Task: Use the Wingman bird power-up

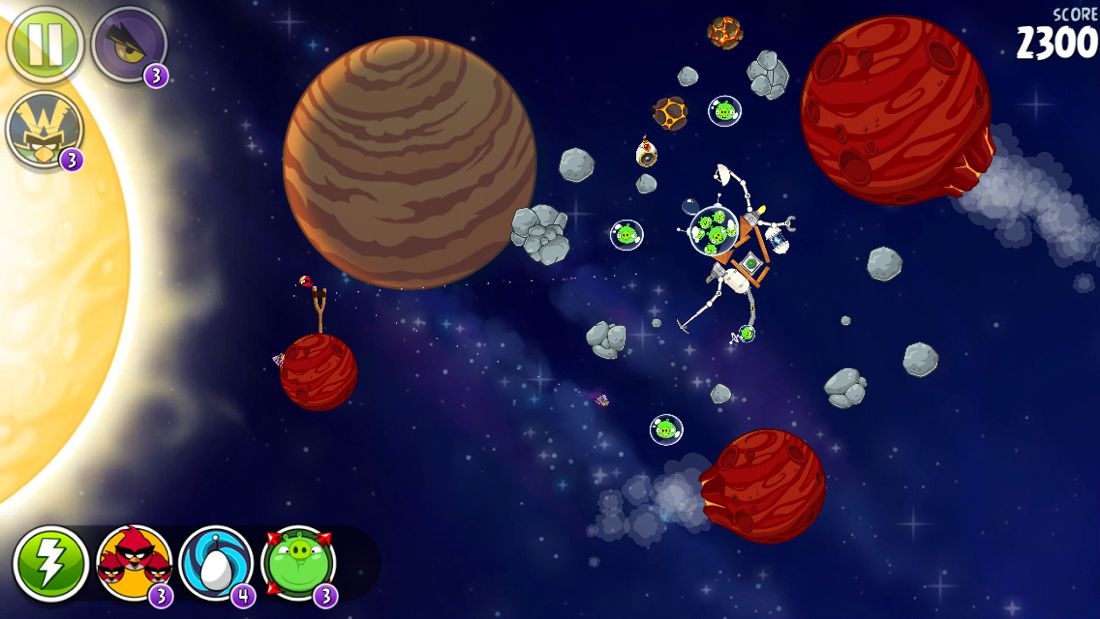Action: click(44, 130)
